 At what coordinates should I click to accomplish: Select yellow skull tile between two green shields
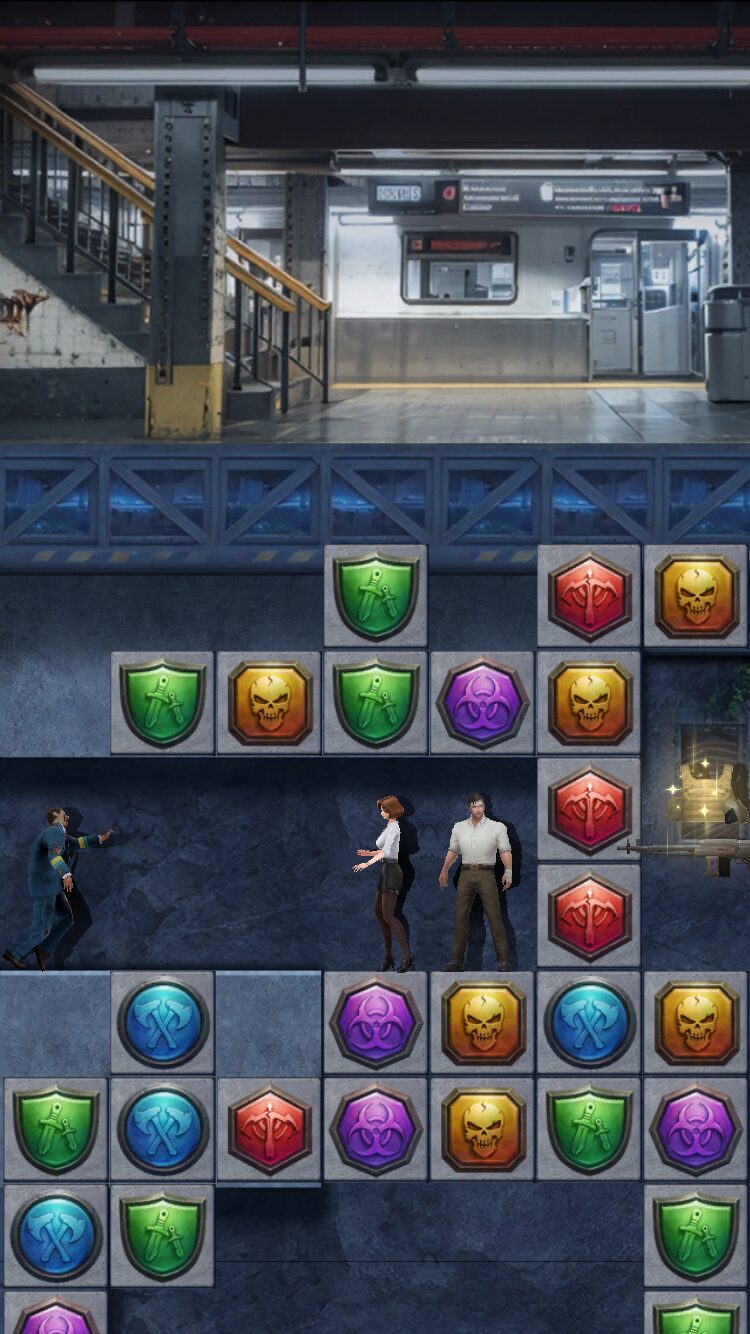(x=270, y=703)
